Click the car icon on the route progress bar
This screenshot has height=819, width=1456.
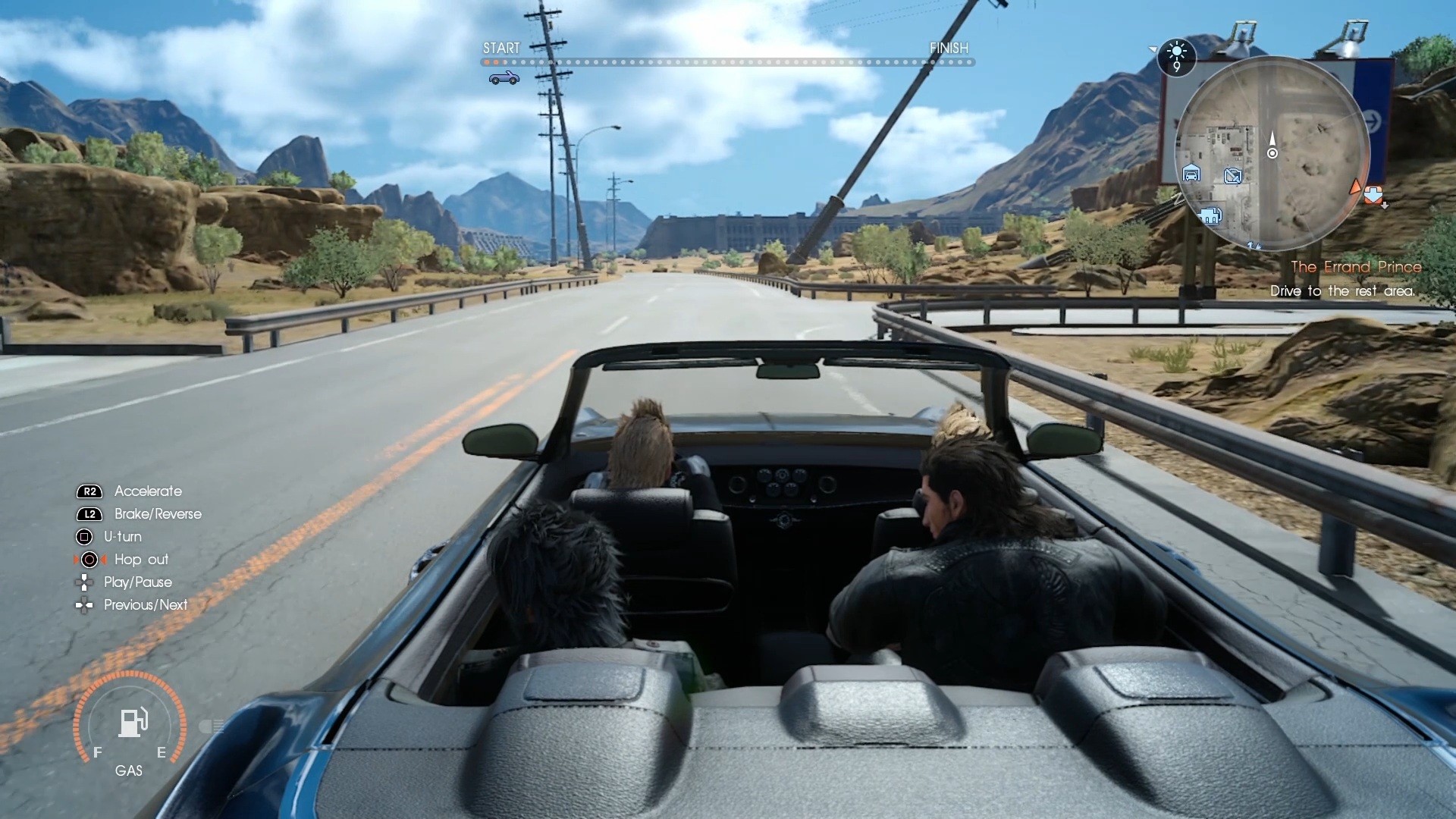(x=503, y=77)
